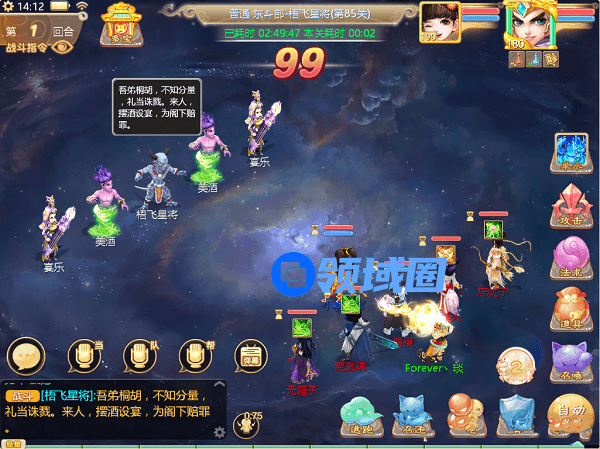The height and width of the screenshot is (449, 600).
Task: Open the chat bubble button
Action: (27, 358)
